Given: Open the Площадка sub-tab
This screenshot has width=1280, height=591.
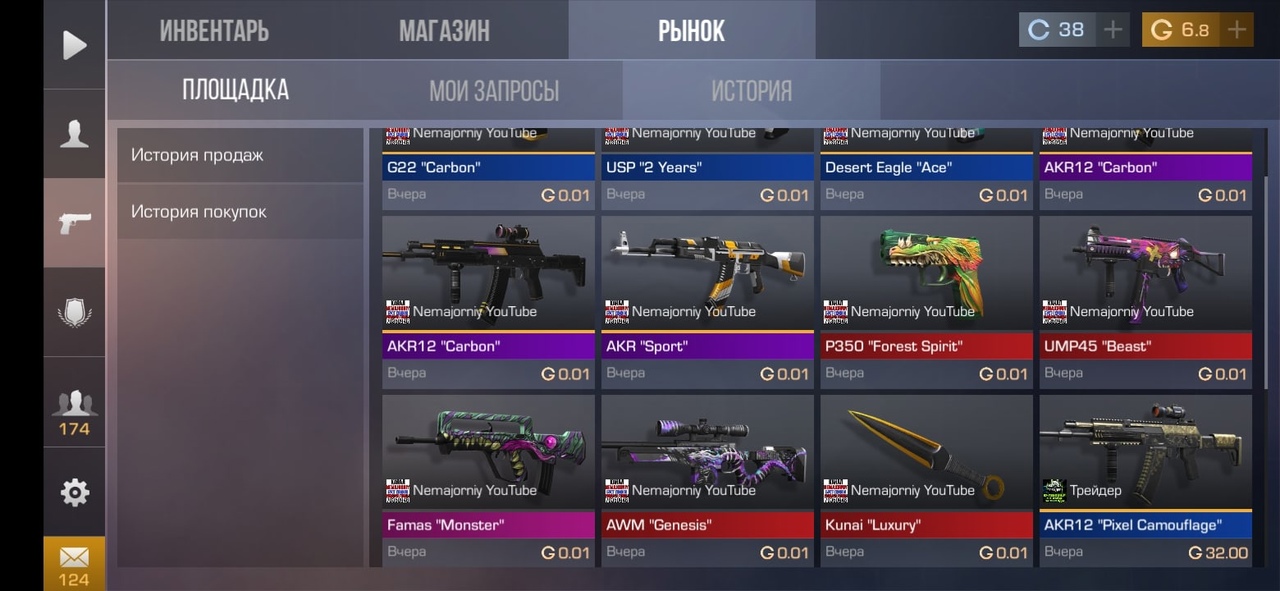Looking at the screenshot, I should [x=235, y=91].
